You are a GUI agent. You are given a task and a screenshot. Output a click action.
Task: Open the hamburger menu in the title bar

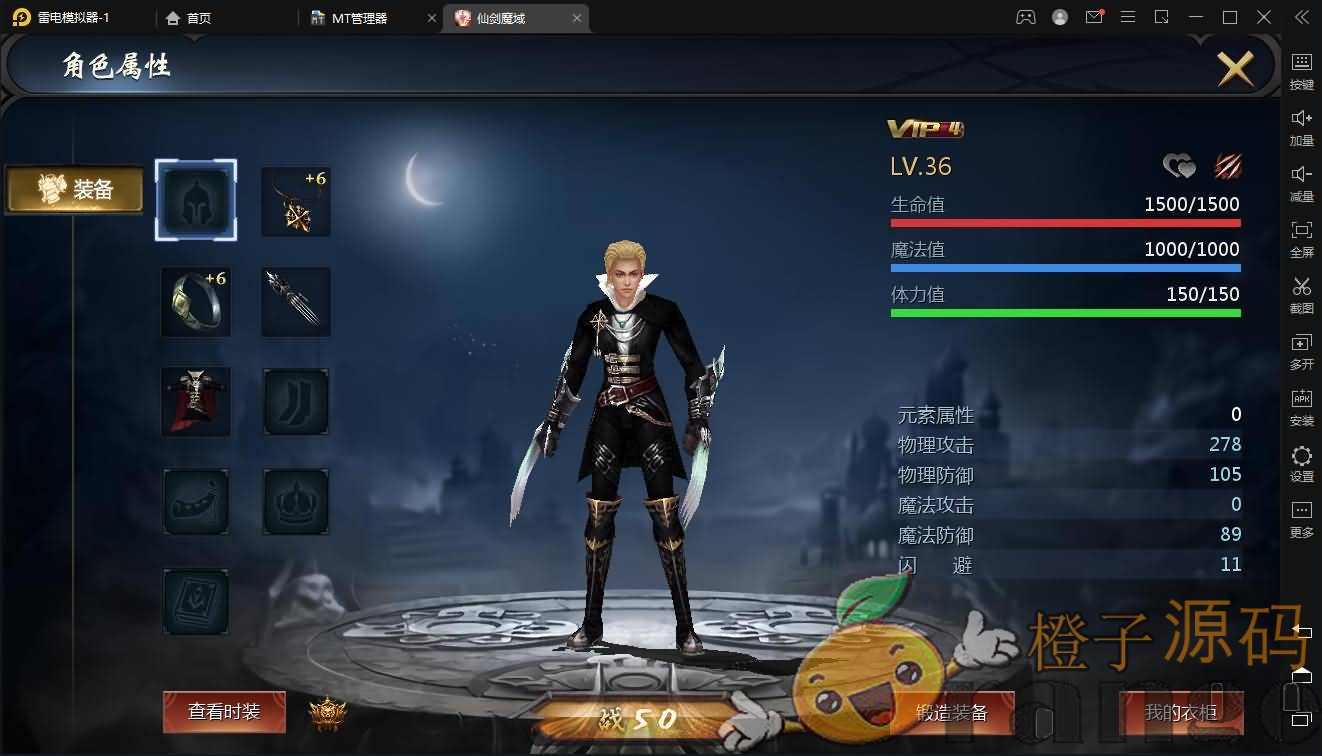(x=1128, y=17)
